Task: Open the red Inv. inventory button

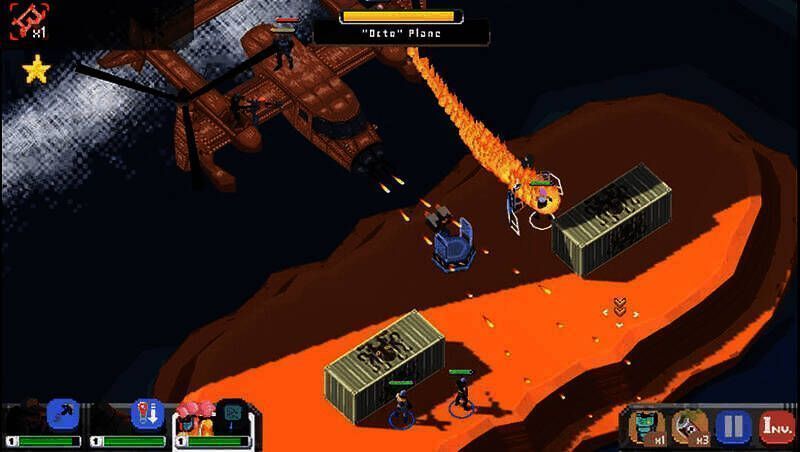Action: (x=777, y=427)
